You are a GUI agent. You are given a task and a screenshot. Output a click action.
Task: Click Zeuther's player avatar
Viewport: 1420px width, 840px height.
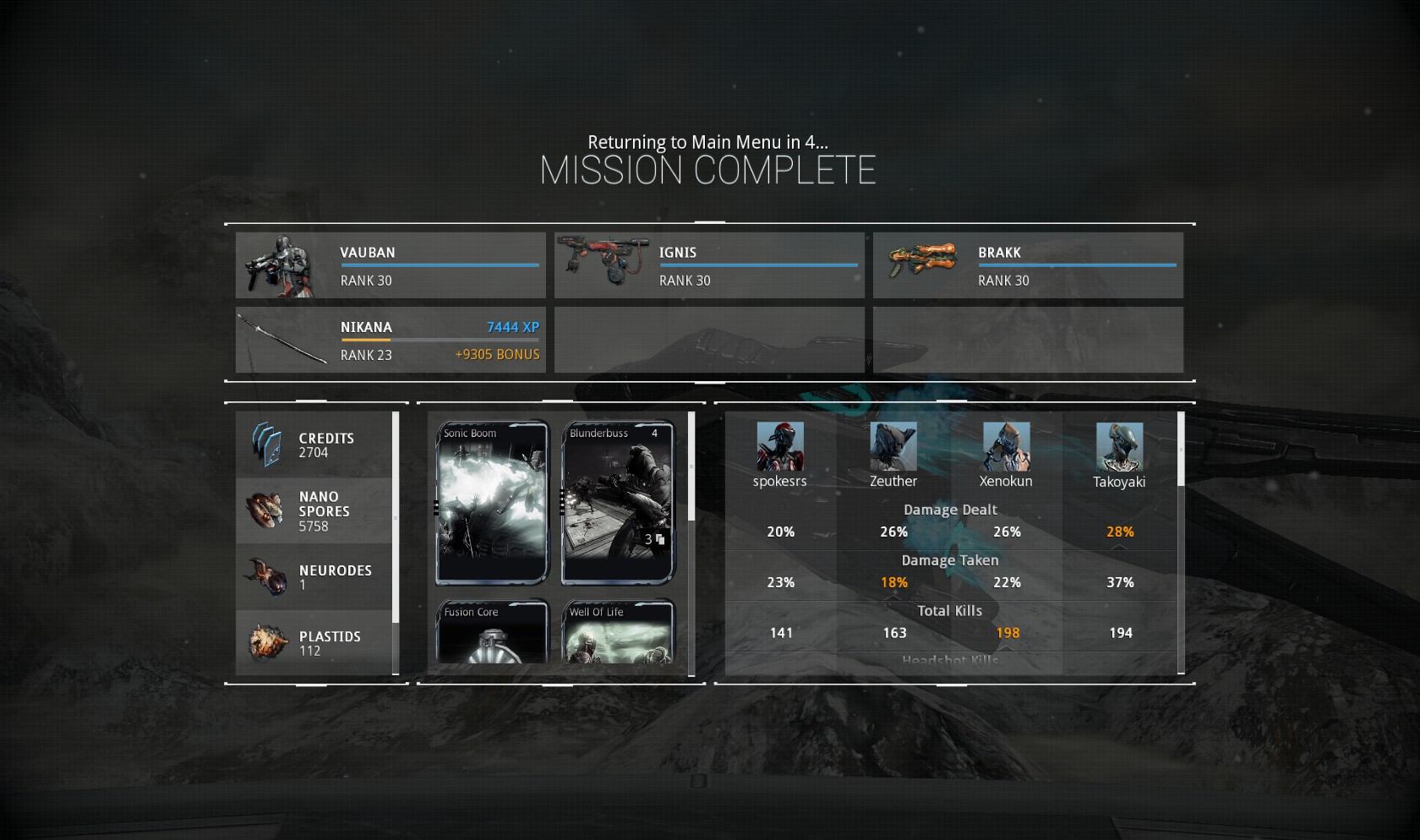[893, 447]
